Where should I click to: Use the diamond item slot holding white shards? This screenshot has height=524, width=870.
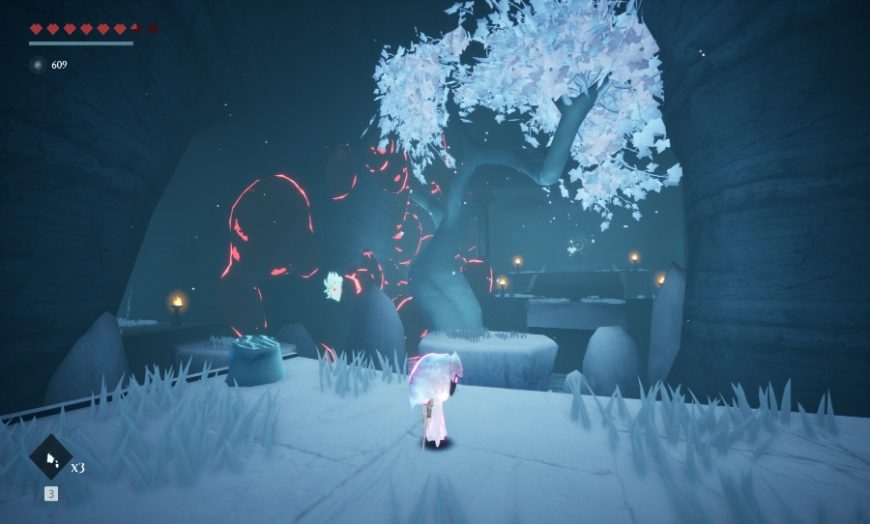51,458
